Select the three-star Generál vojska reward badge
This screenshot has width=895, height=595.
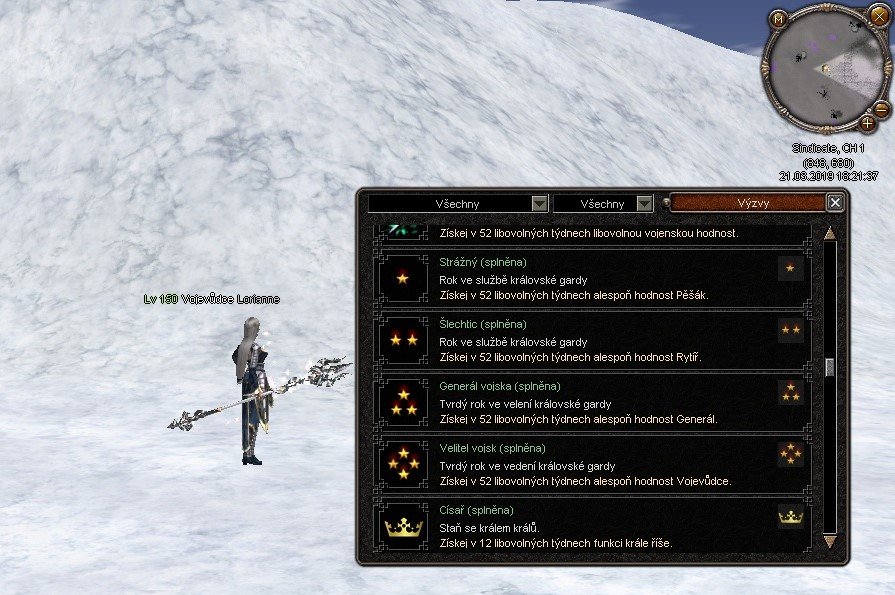pos(790,392)
